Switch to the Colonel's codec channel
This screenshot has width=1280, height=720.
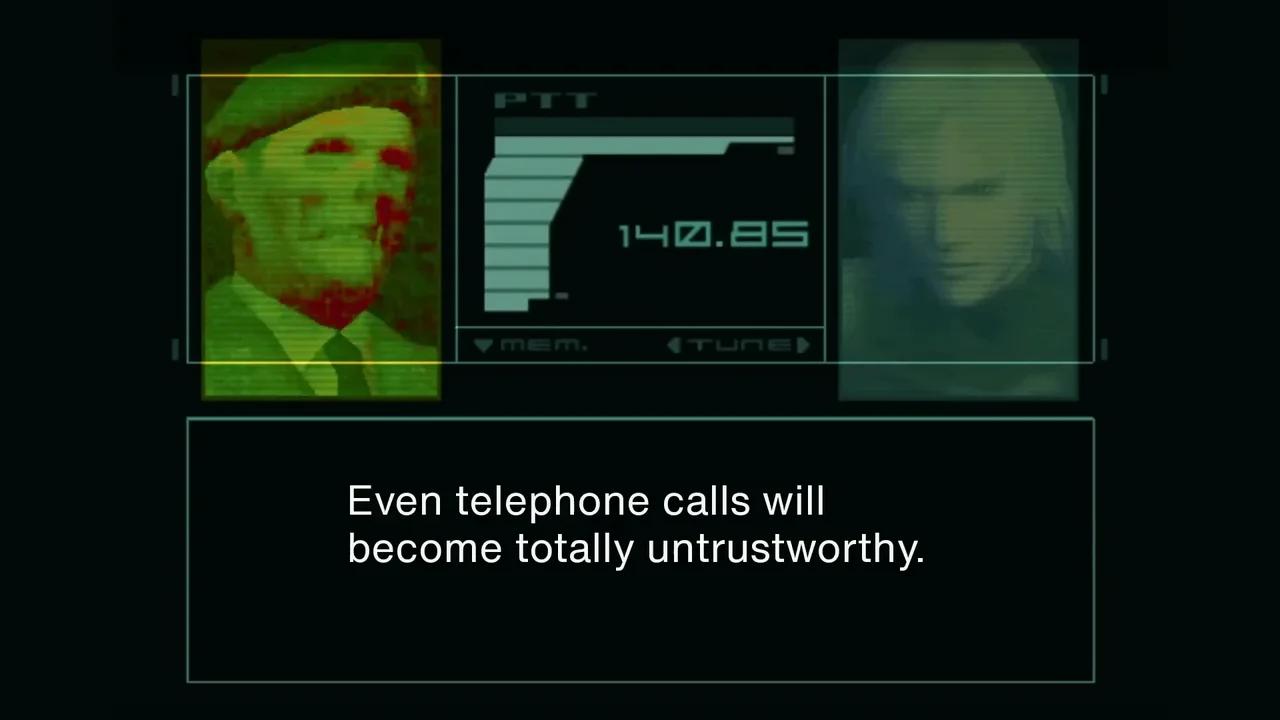click(320, 215)
